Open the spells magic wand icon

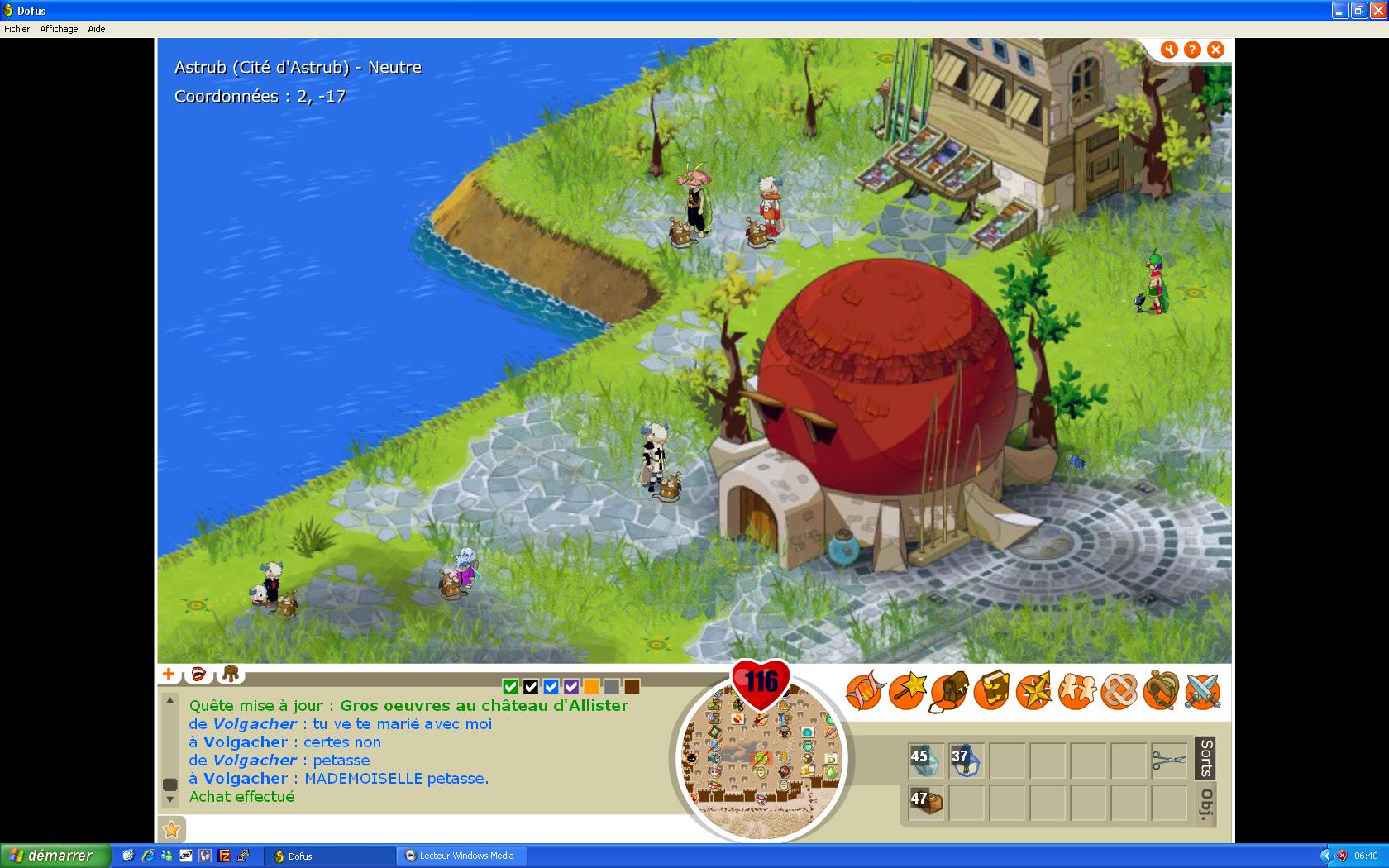[x=906, y=692]
